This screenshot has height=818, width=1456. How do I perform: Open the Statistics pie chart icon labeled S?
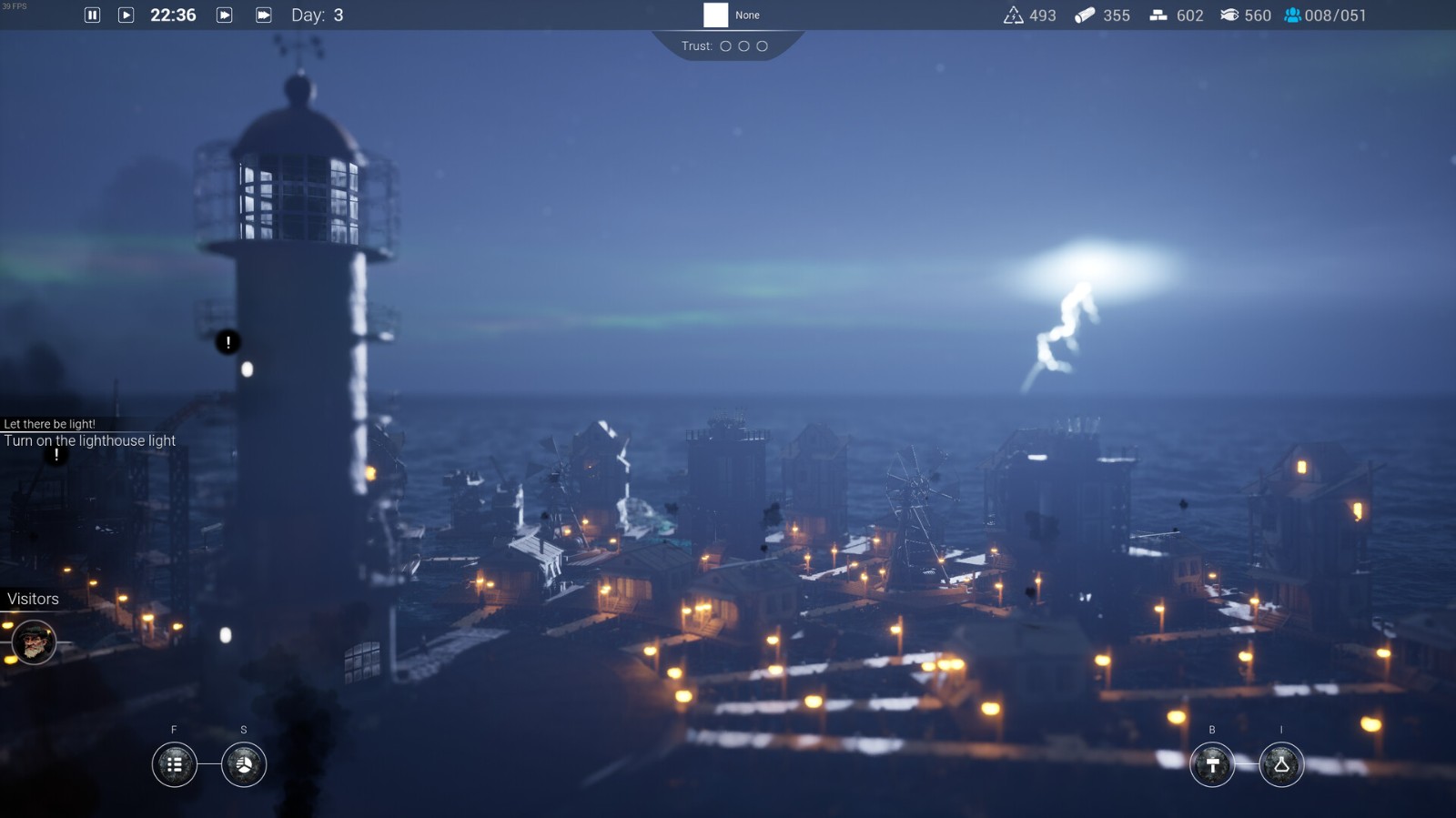click(x=243, y=765)
